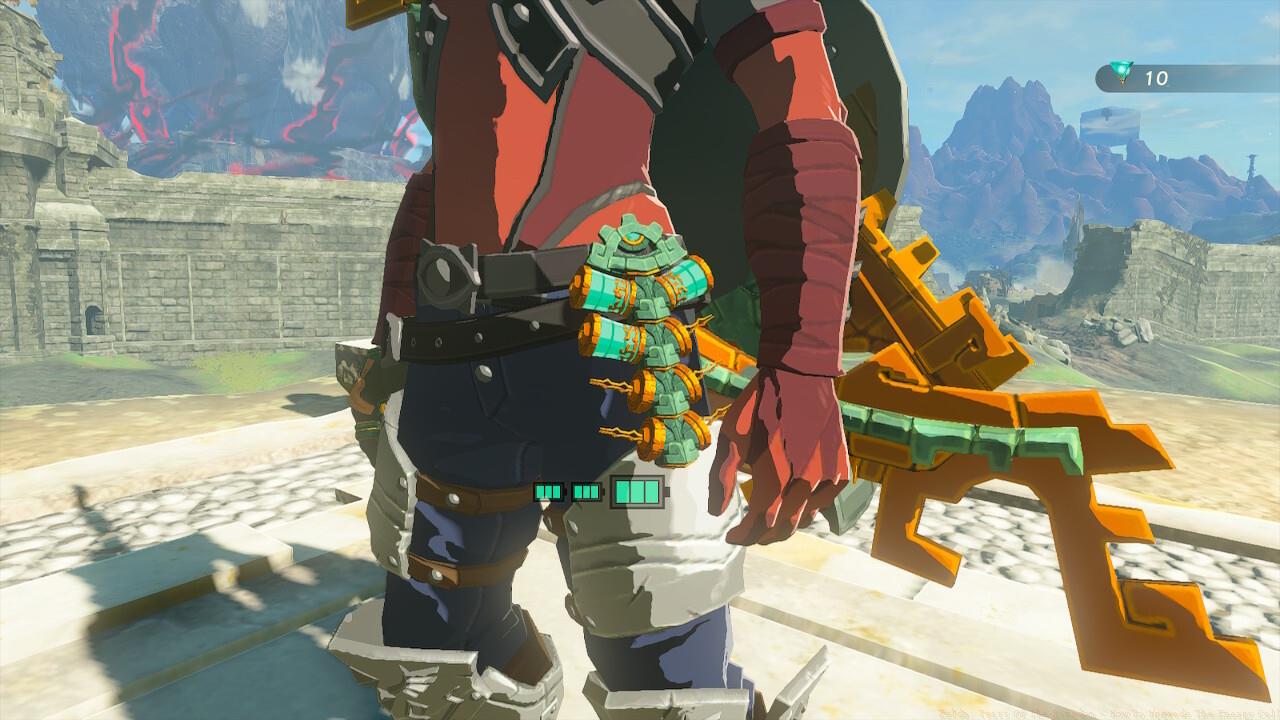Click the green rupee gem icon
1280x720 pixels.
point(1122,70)
